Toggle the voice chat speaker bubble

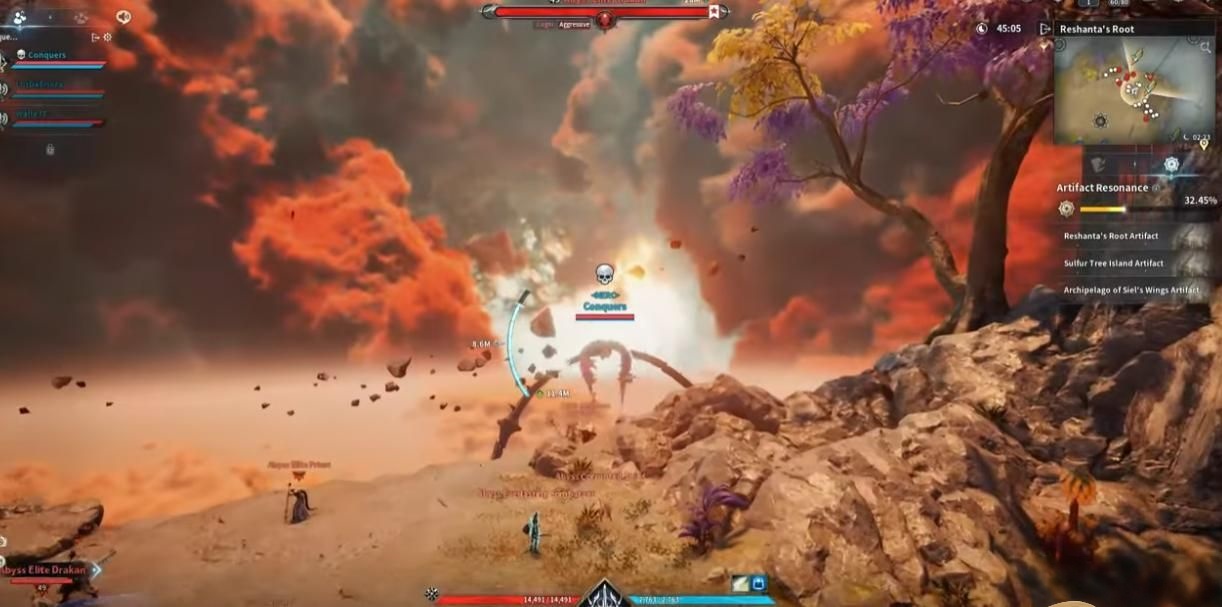124,17
